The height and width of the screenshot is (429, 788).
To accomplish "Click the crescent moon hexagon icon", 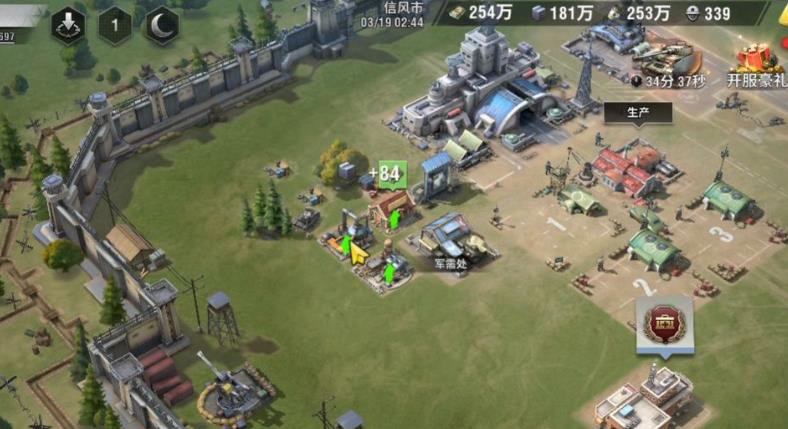I will pyautogui.click(x=164, y=24).
